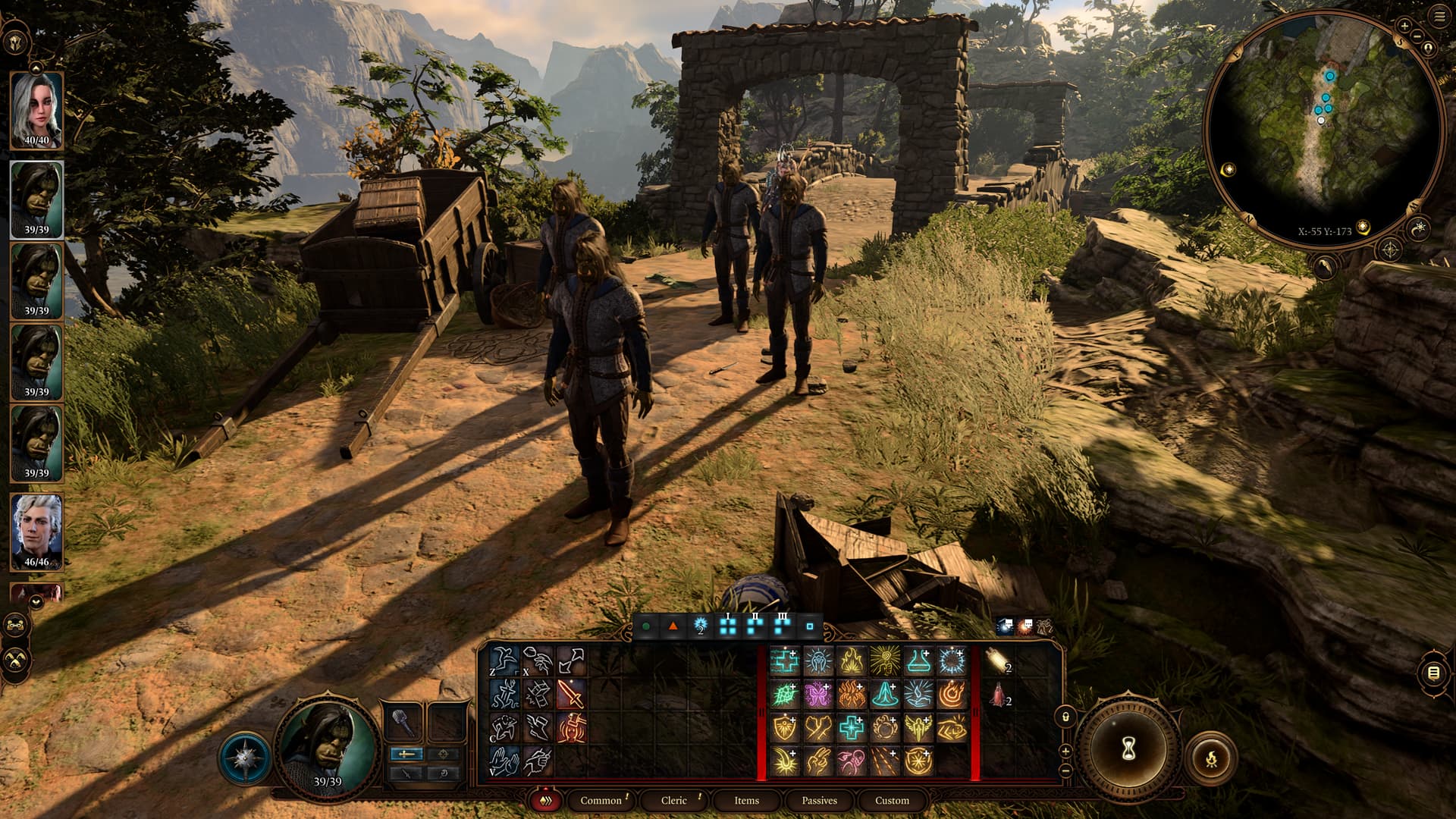Show the Items hotbar tab
Screen dimensions: 1456x819
tap(746, 800)
